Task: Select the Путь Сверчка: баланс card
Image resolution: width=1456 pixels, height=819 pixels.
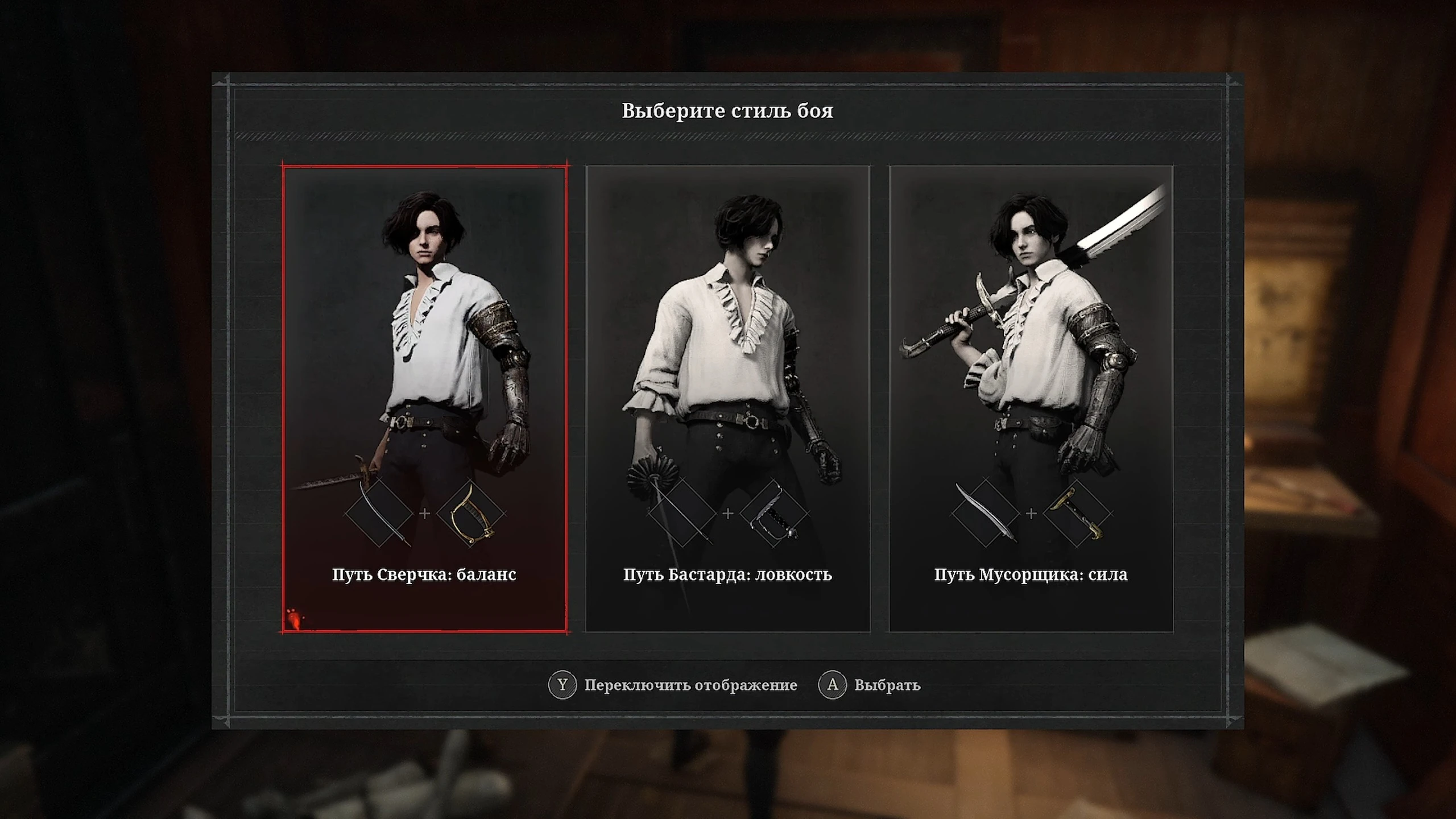Action: coord(424,398)
